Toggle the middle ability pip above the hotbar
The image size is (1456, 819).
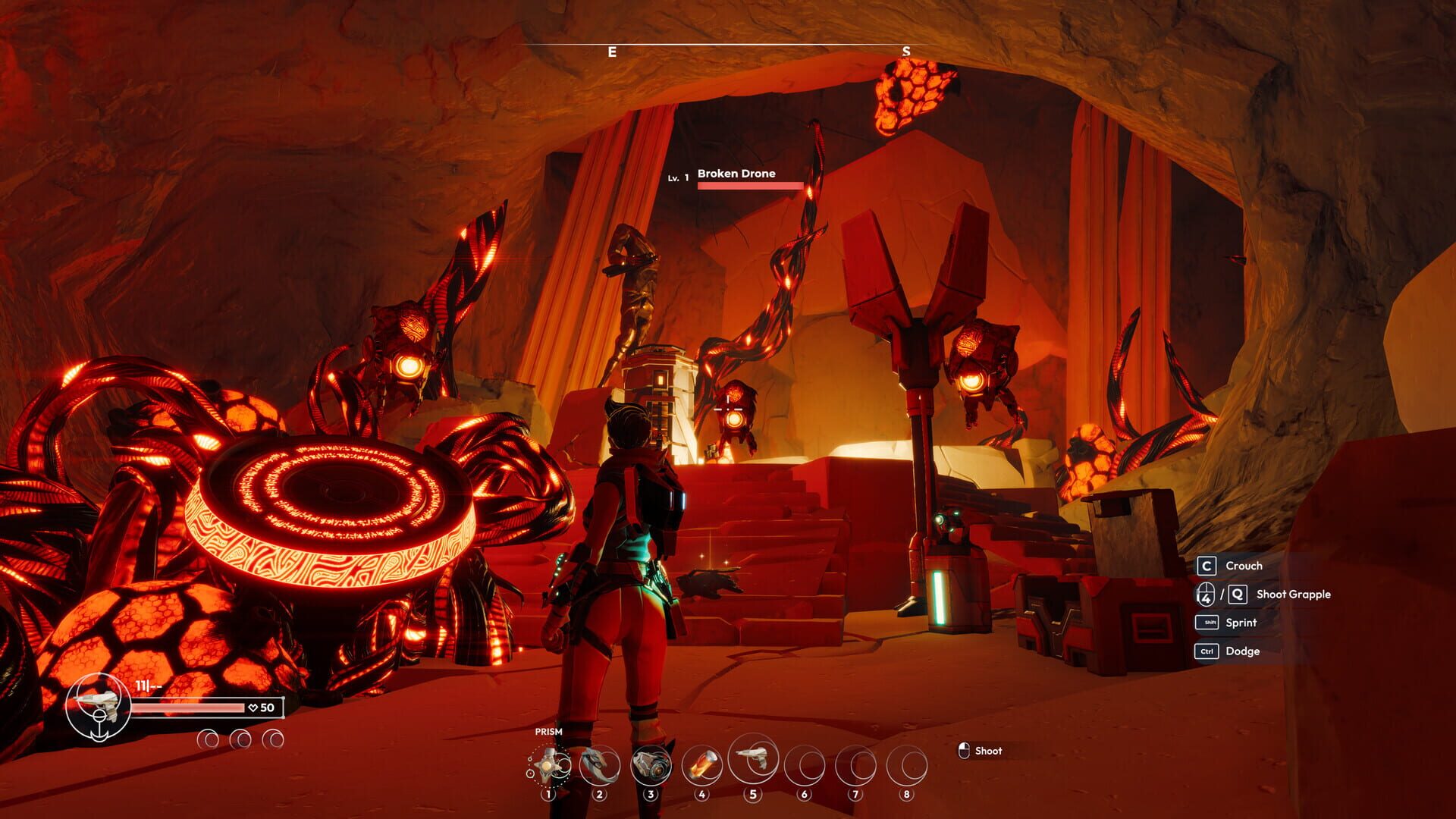(x=241, y=737)
